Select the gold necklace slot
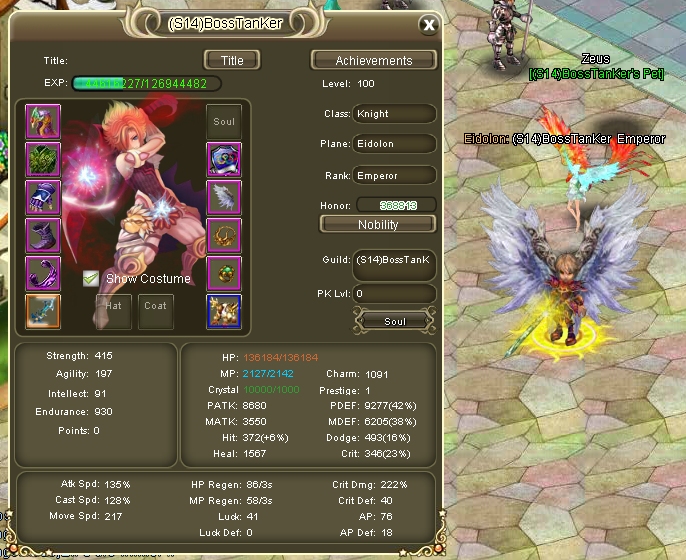The image size is (686, 560). coord(224,236)
